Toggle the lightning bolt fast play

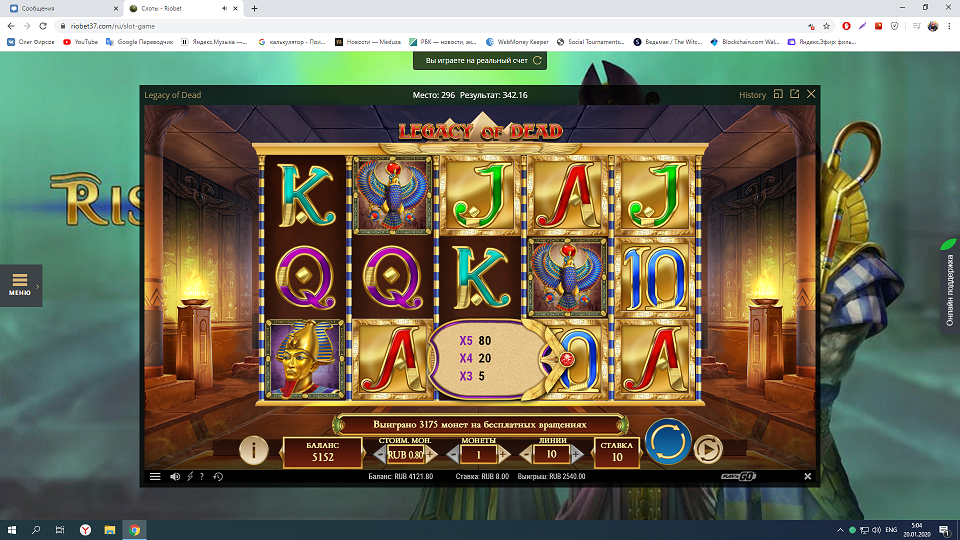(x=190, y=477)
